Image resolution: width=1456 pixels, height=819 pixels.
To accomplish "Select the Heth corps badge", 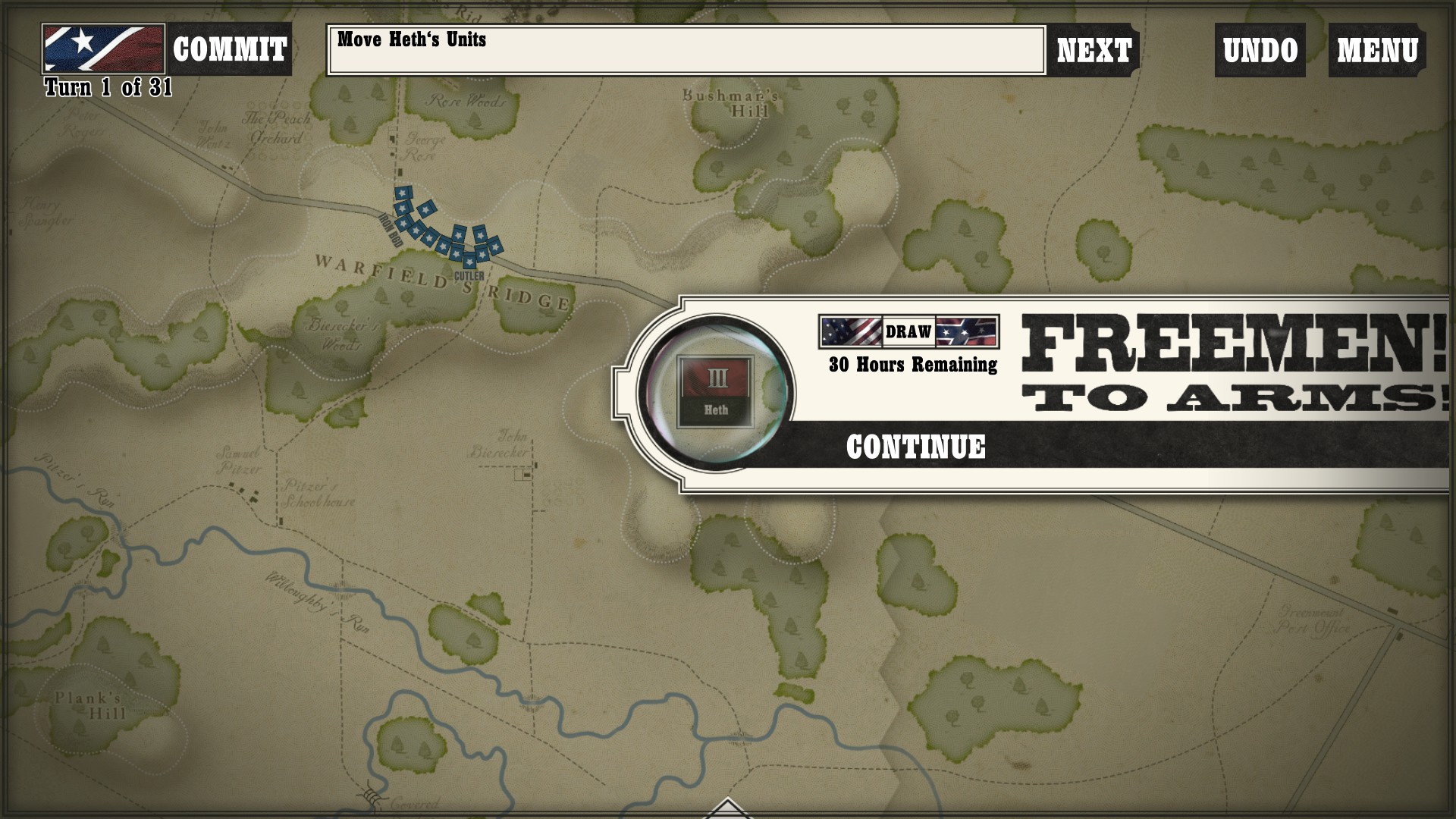I will tap(715, 392).
